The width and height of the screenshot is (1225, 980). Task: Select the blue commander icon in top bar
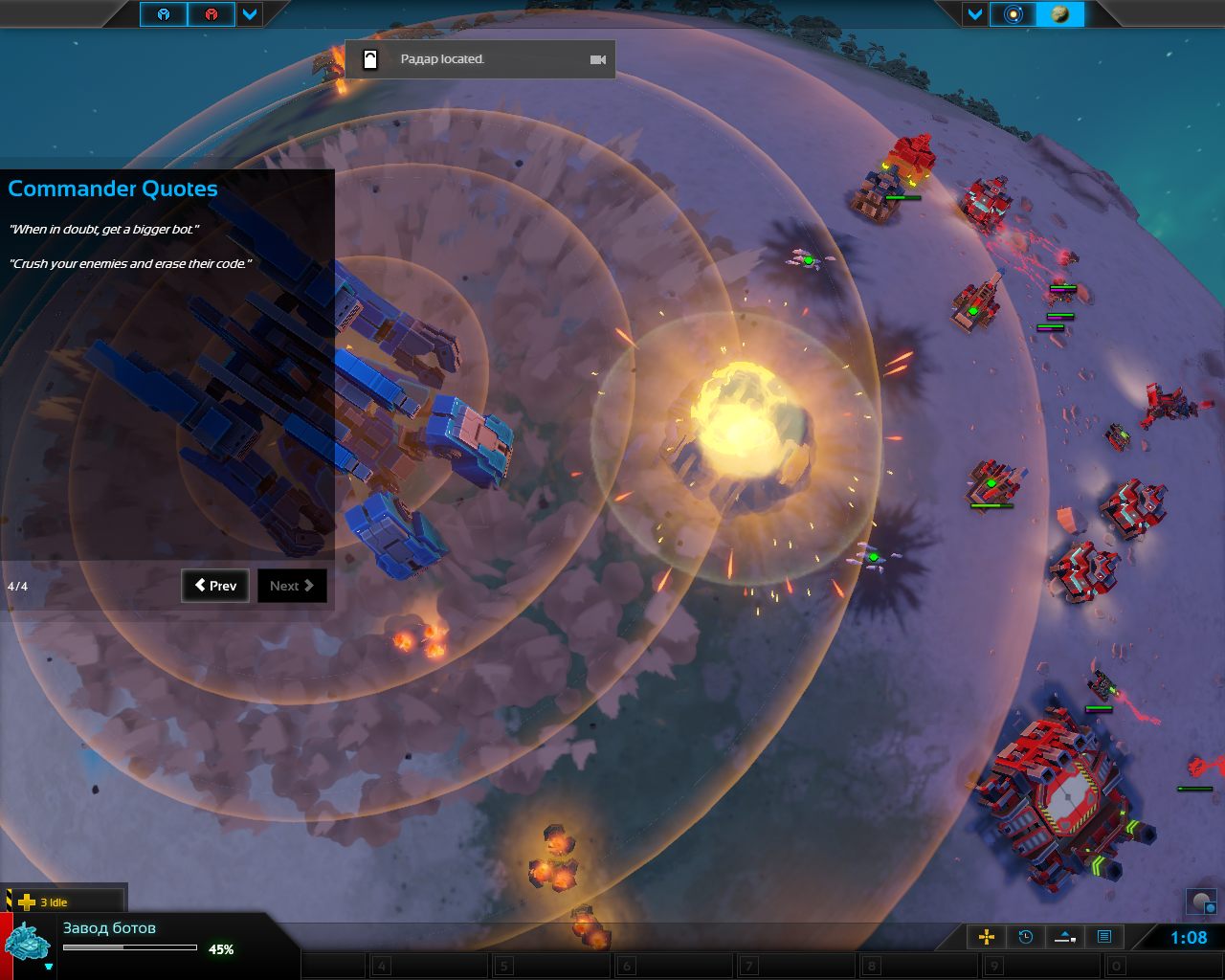164,14
